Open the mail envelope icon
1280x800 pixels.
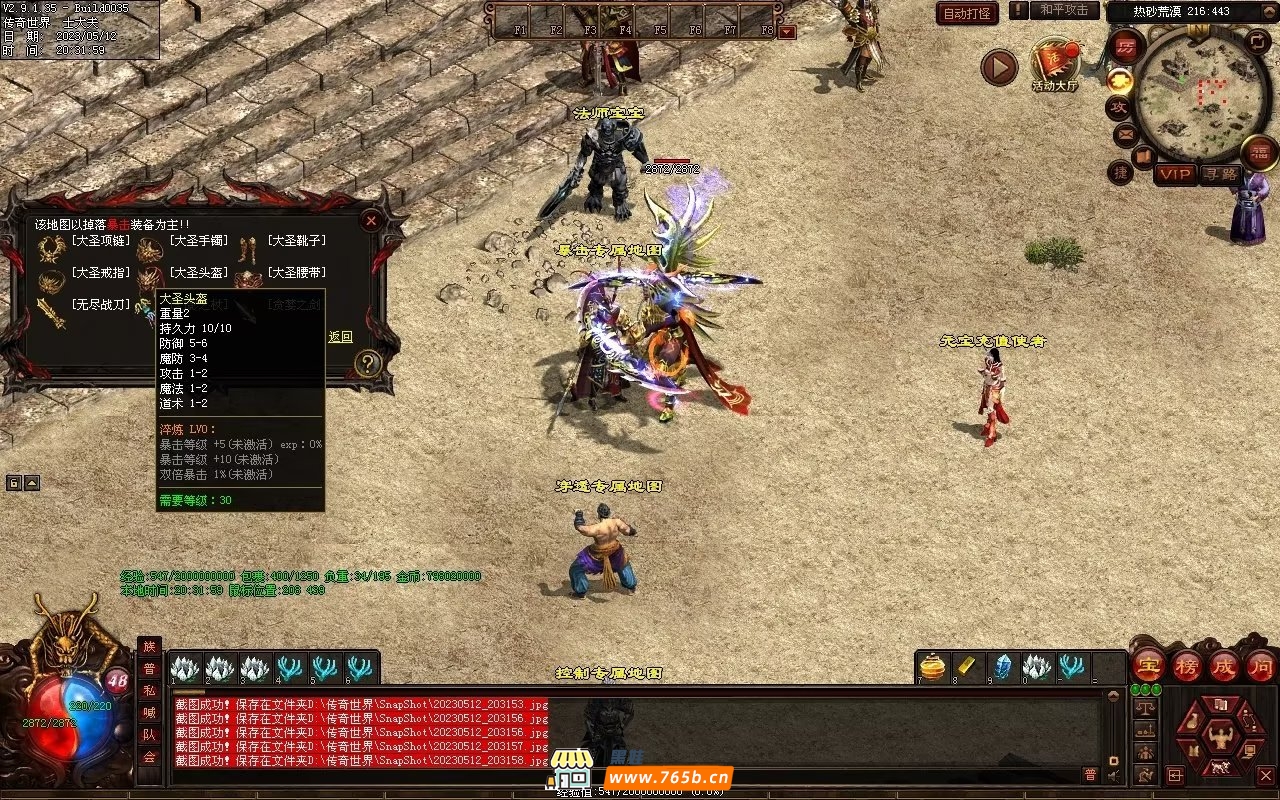(1125, 133)
